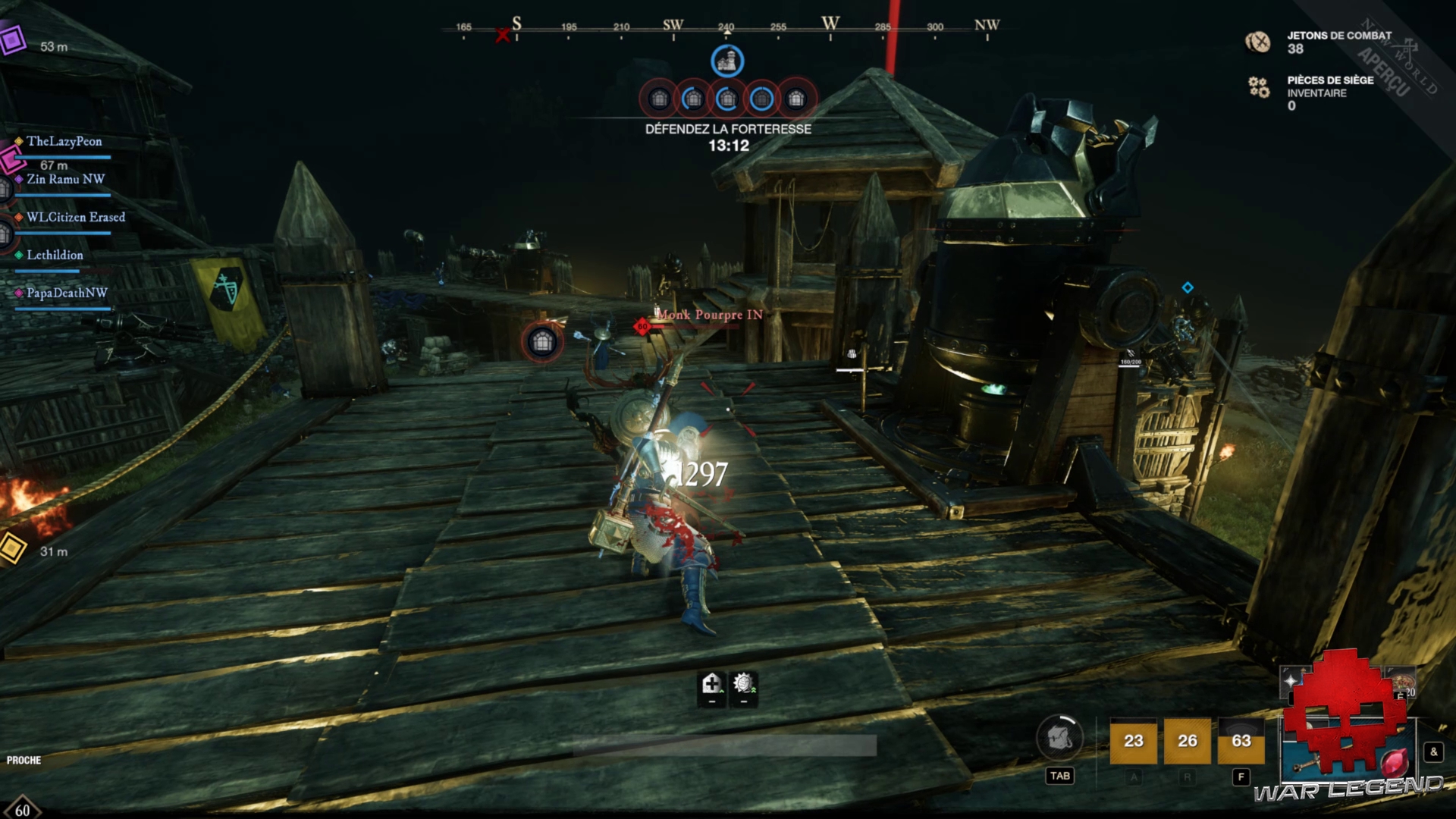This screenshot has width=1456, height=819.
Task: Click the purple waypoint marker at 53 m
Action: coord(13,39)
